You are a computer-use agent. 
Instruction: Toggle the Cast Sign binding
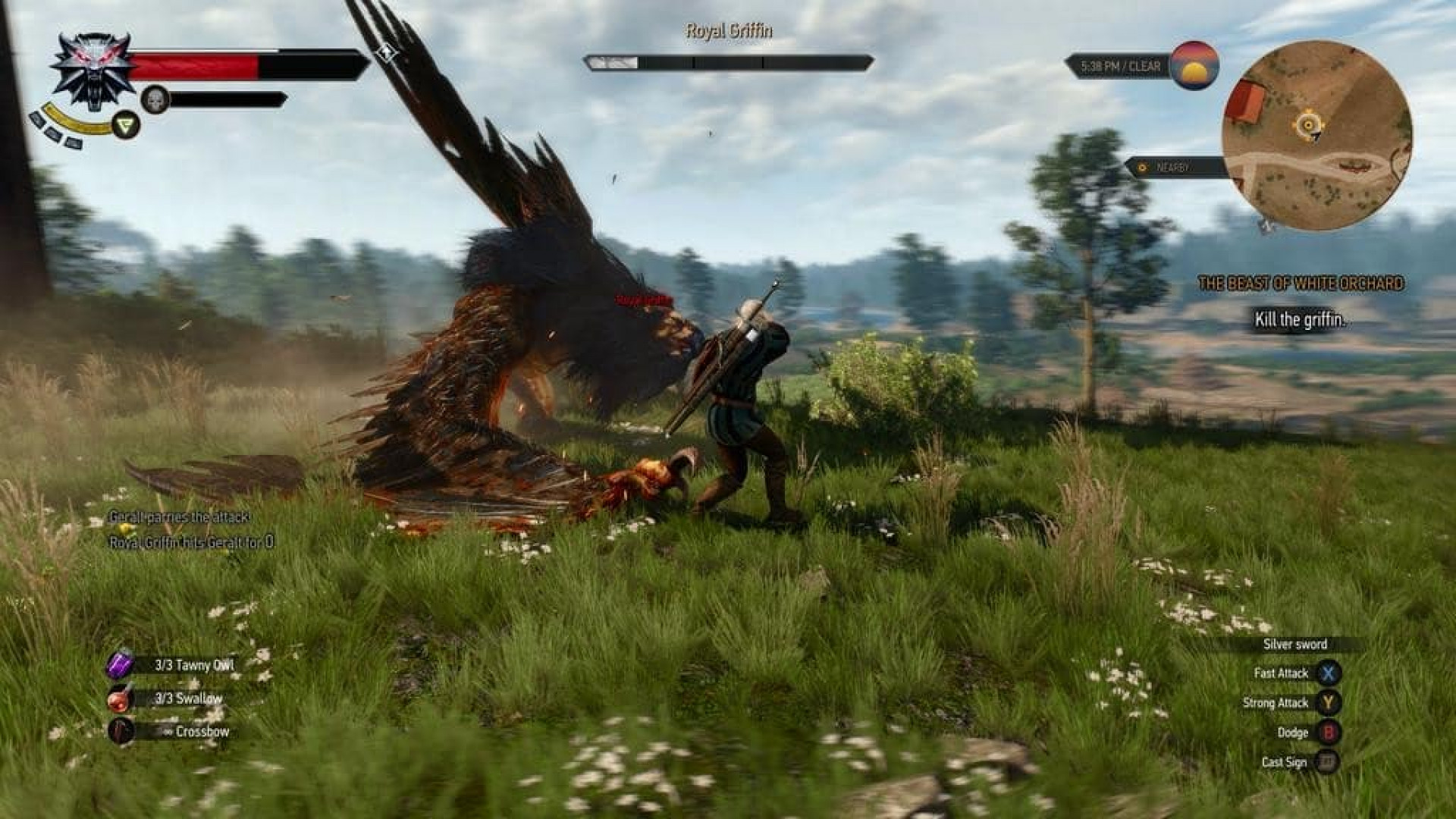point(1329,761)
